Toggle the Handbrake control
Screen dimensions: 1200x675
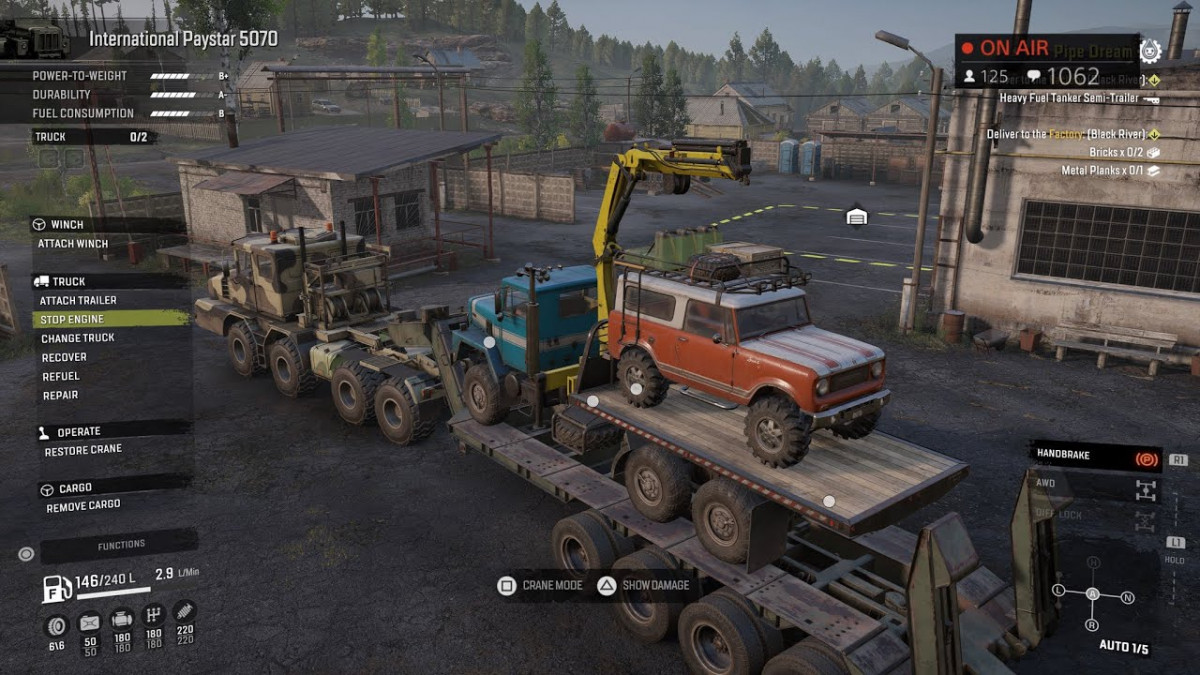click(x=1096, y=456)
